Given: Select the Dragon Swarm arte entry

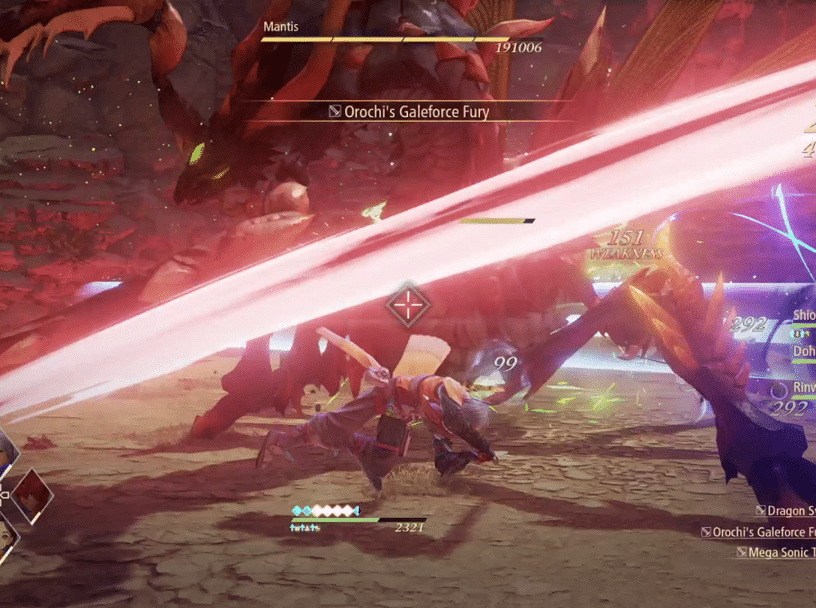Looking at the screenshot, I should point(786,512).
